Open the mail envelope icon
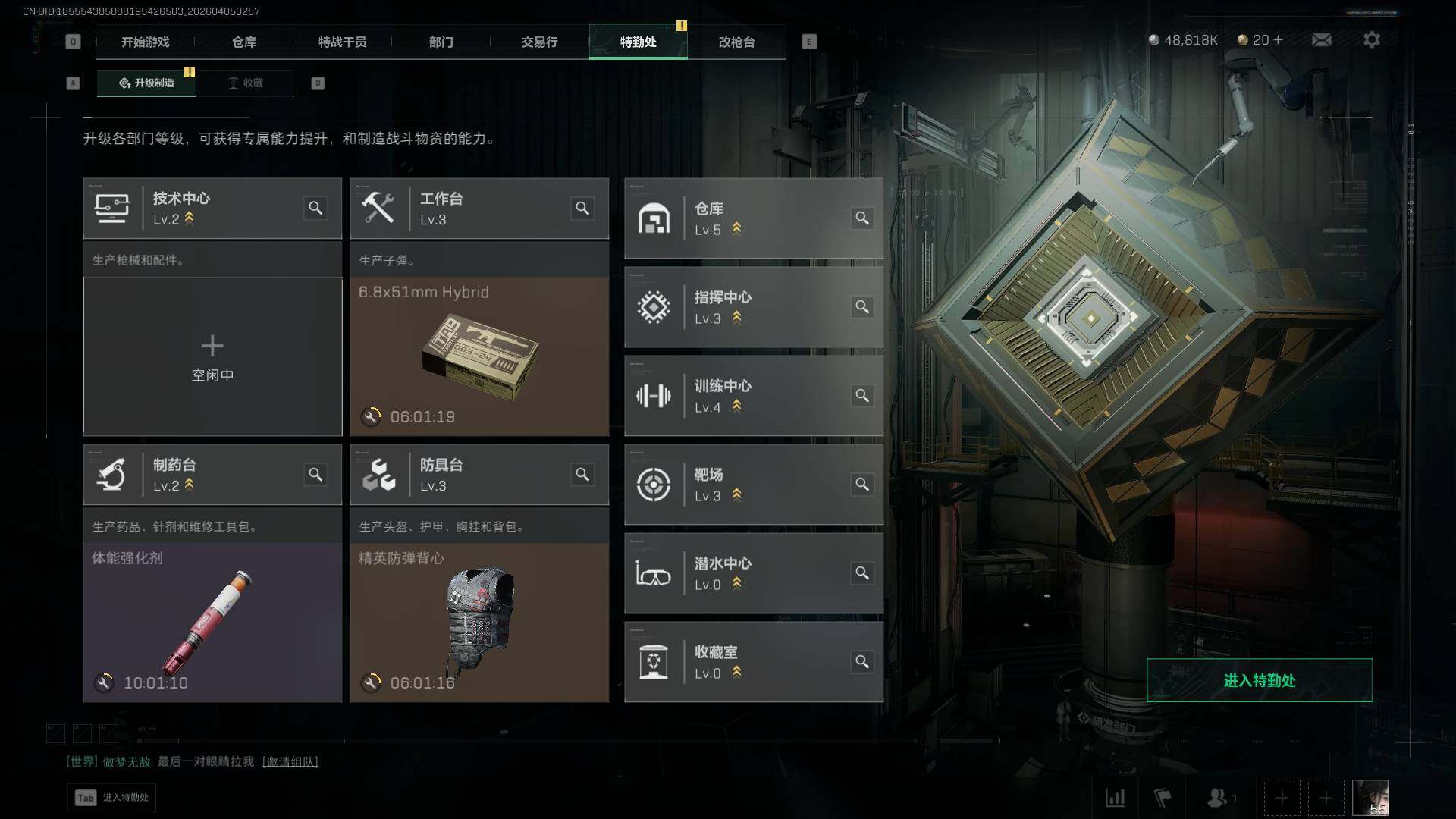 pos(1321,40)
